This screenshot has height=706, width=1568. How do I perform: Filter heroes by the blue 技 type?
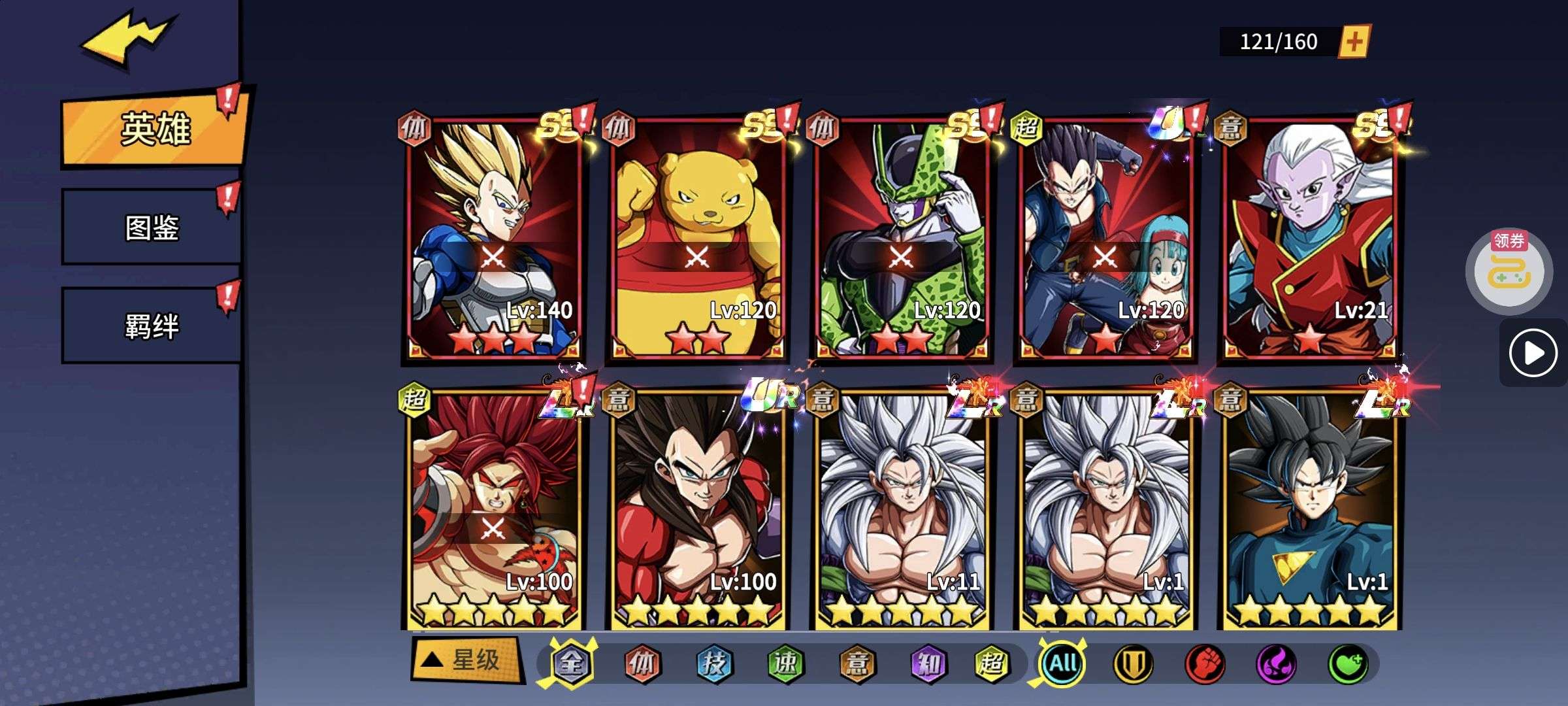click(x=713, y=664)
